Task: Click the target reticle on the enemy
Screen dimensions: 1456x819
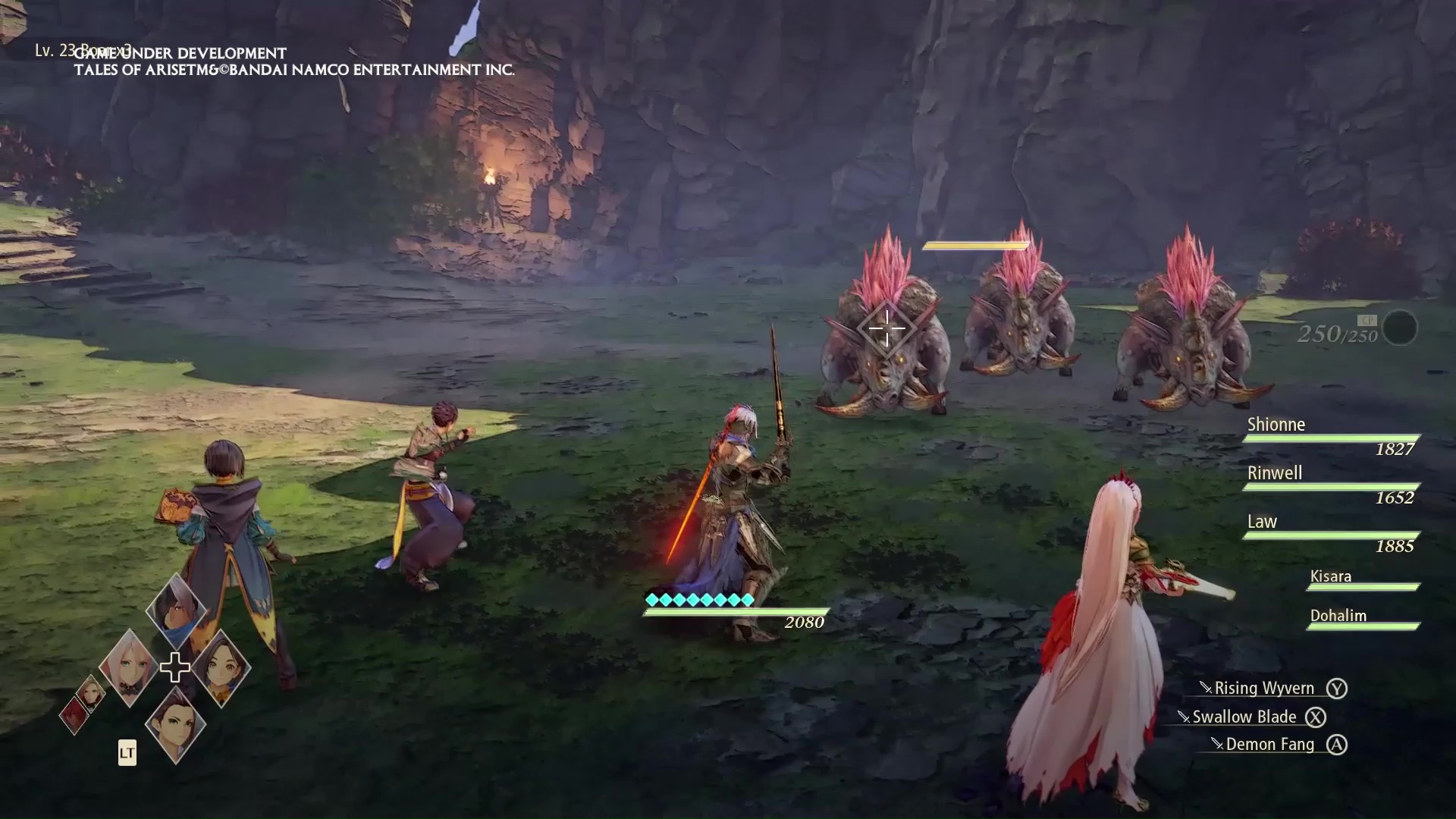Action: tap(886, 329)
